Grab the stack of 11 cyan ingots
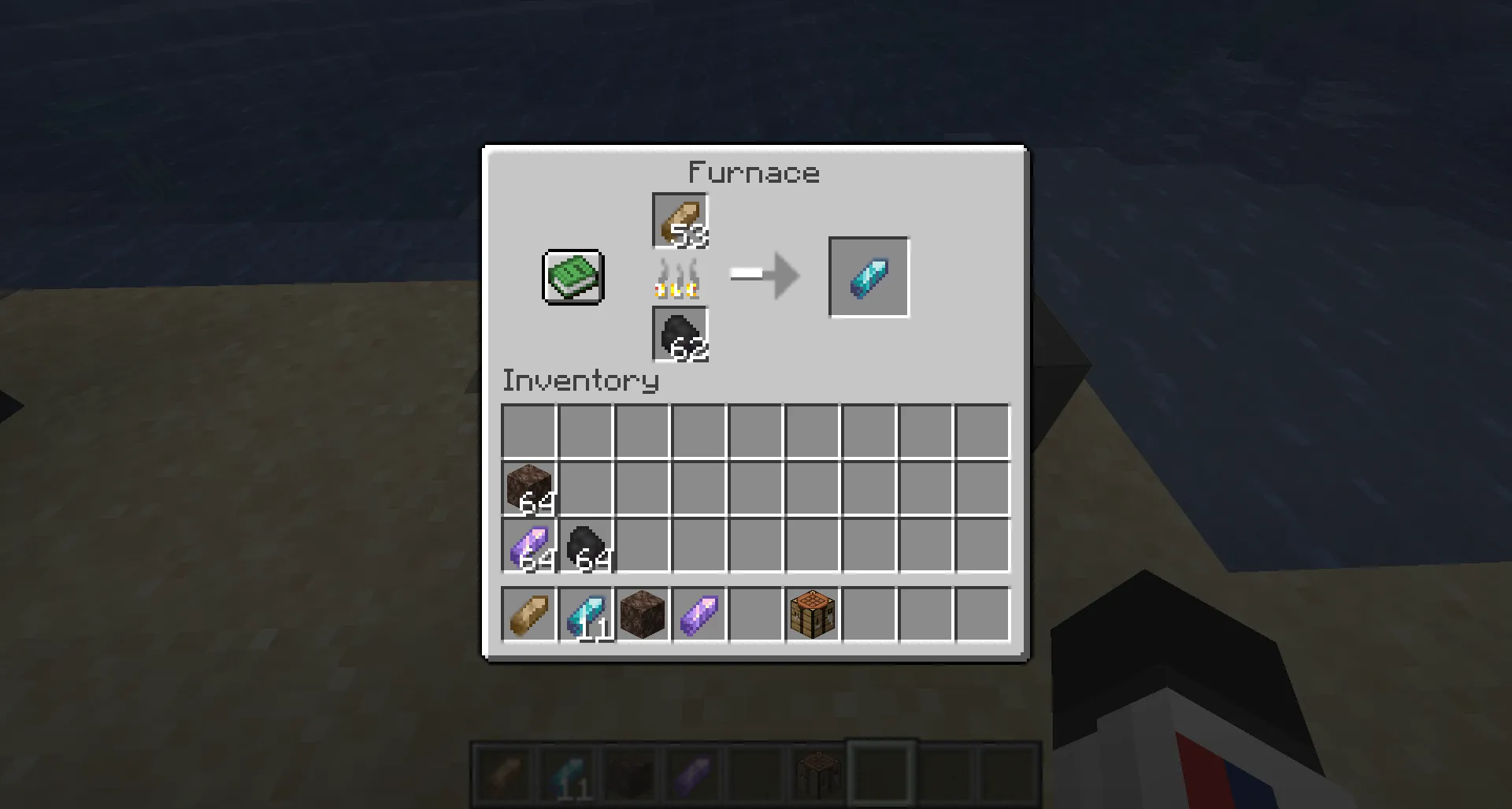The image size is (1512, 809). (x=585, y=615)
